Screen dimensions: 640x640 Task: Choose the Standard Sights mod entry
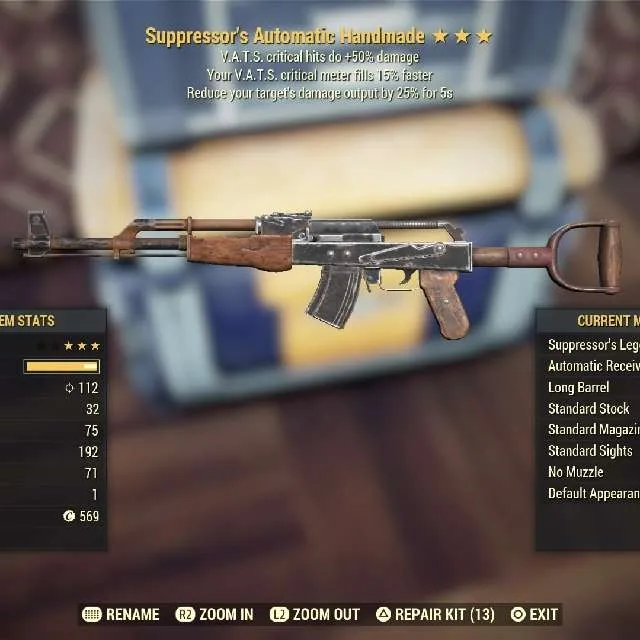(592, 451)
